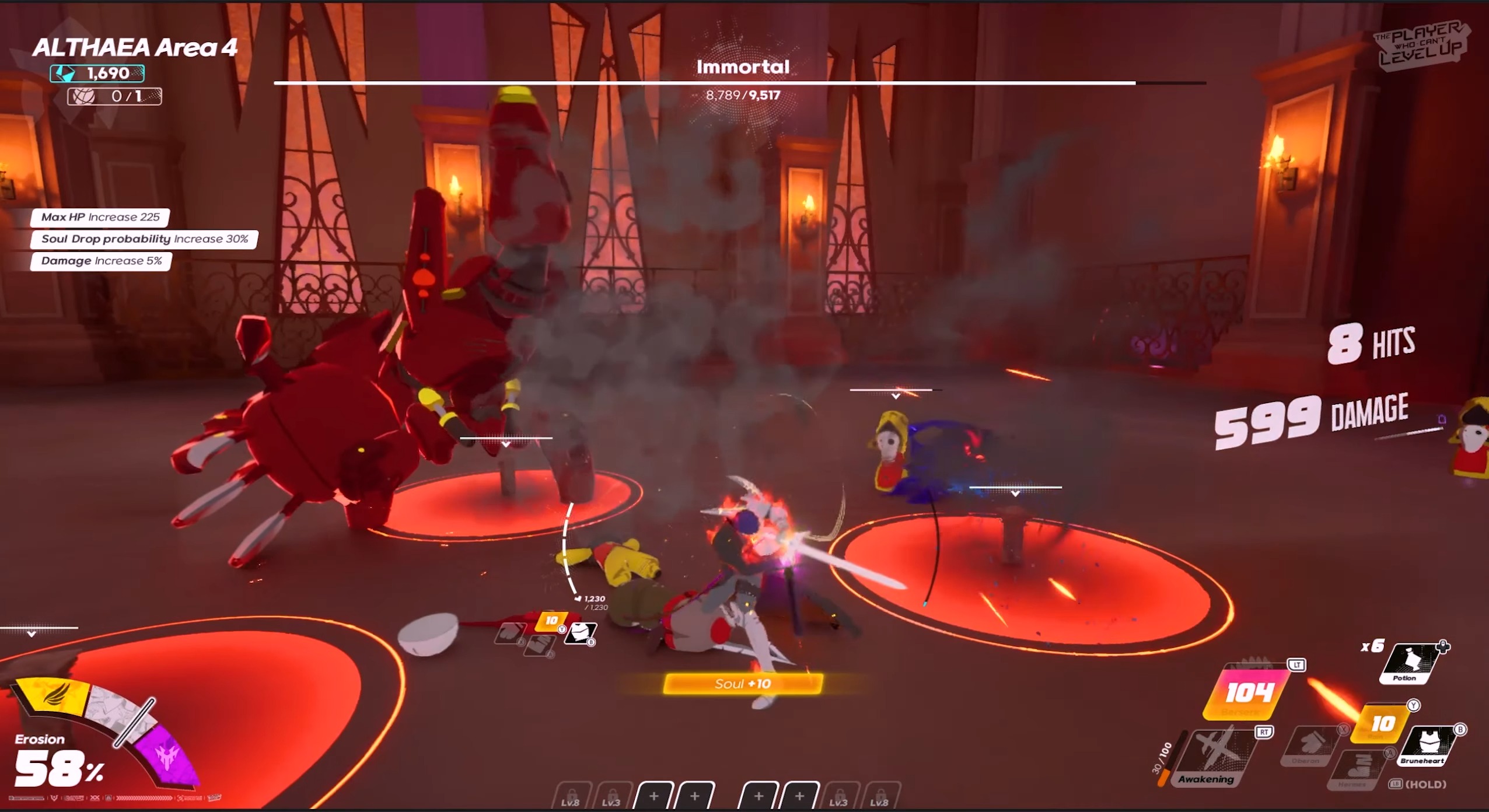This screenshot has height=812, width=1489.
Task: Click the Player Who Can't Level Up logo
Action: coord(1421,45)
